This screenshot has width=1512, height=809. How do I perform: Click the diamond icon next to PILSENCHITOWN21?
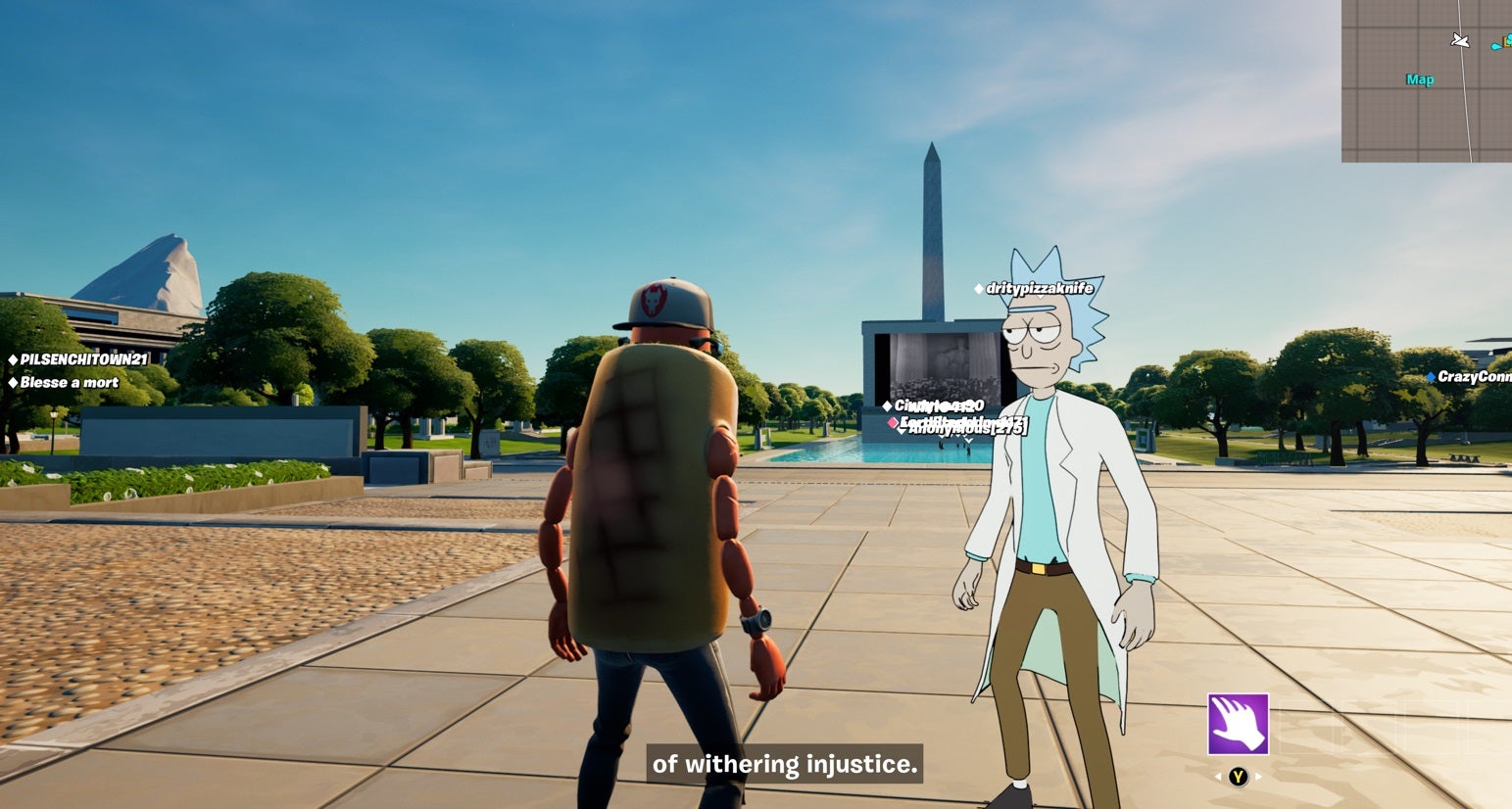tap(12, 358)
